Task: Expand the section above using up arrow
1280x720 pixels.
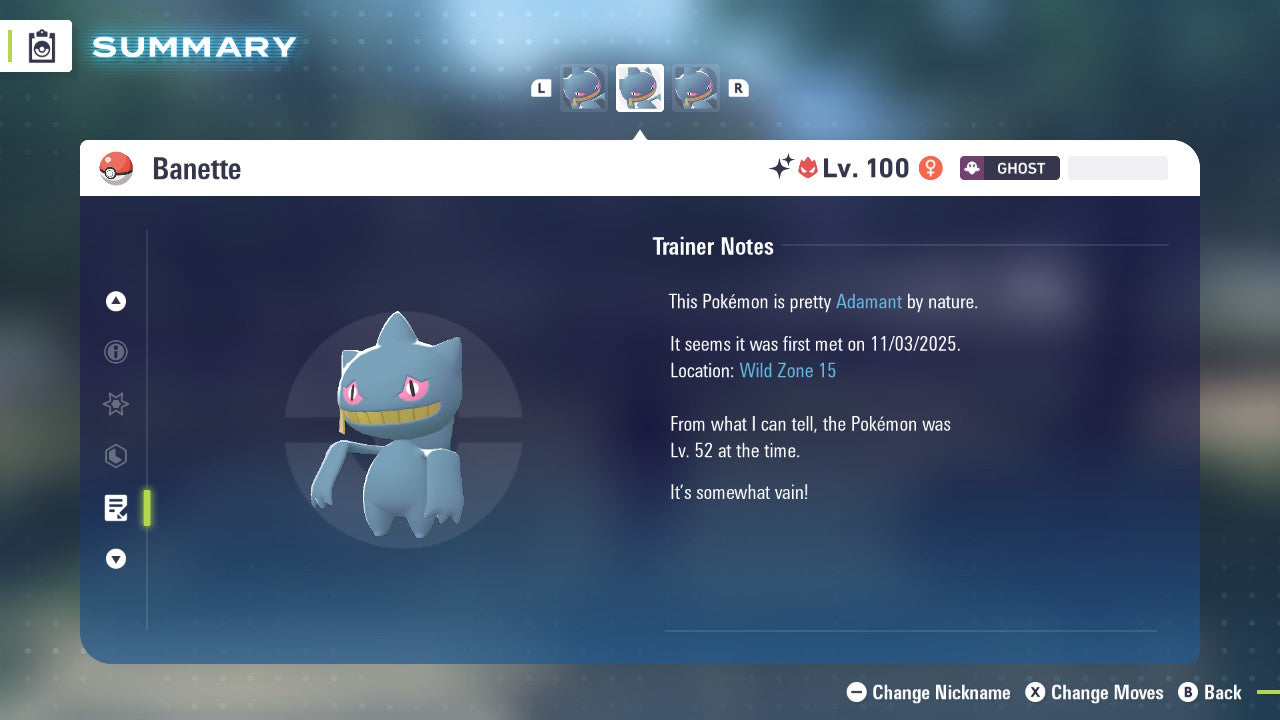Action: [x=116, y=301]
